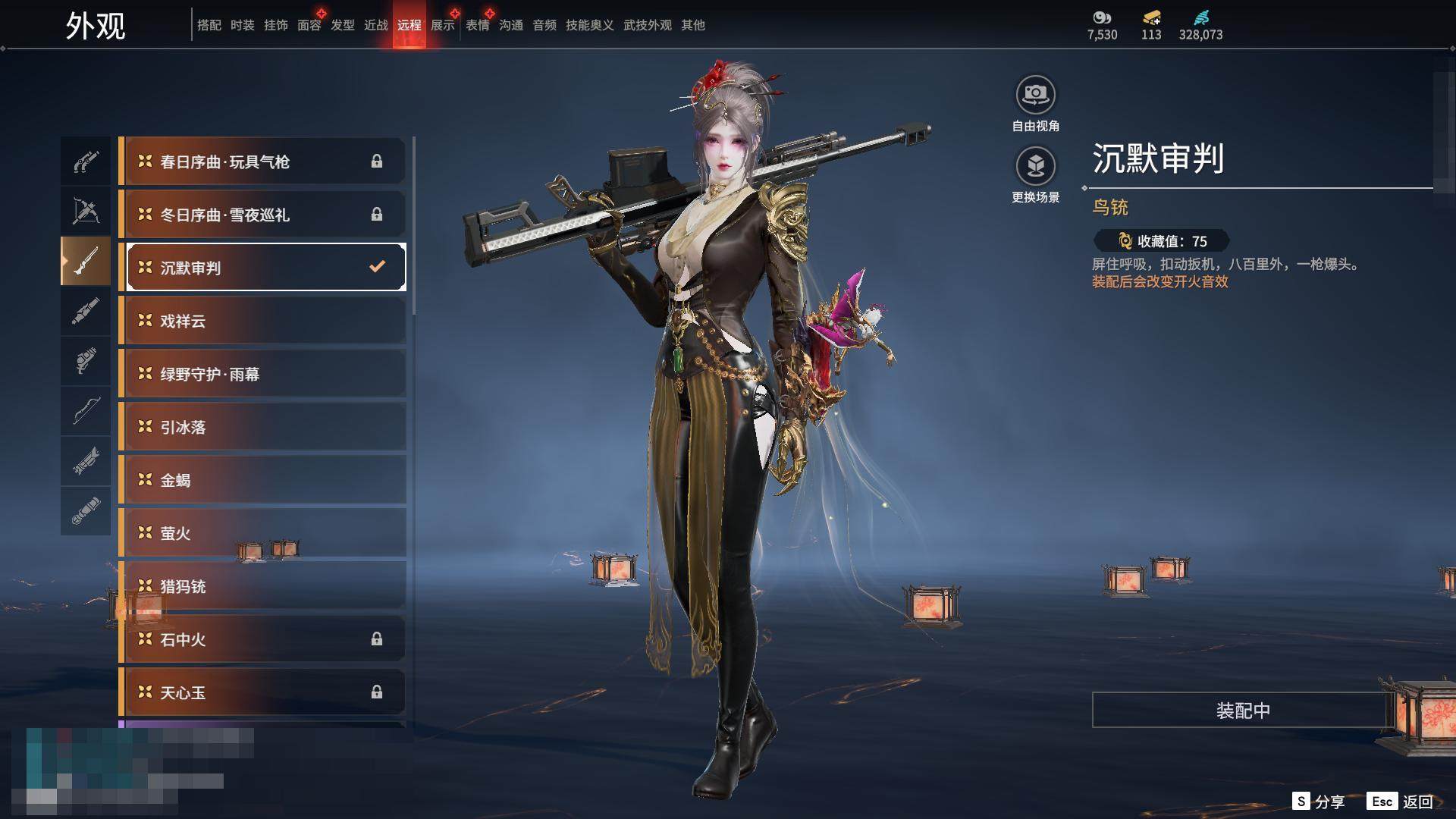Select the crossbow weapon category icon

tap(86, 210)
